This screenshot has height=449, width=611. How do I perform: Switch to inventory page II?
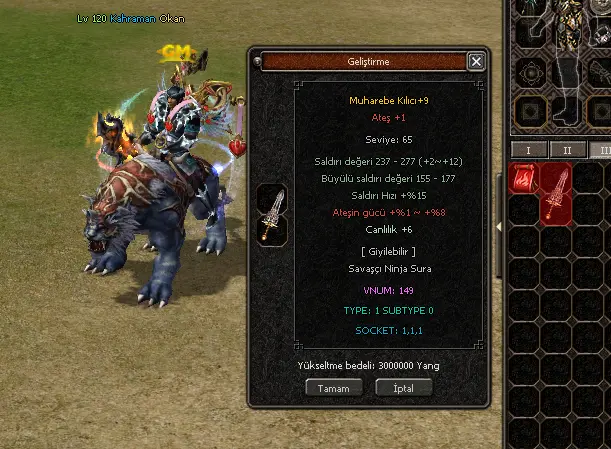(x=566, y=150)
